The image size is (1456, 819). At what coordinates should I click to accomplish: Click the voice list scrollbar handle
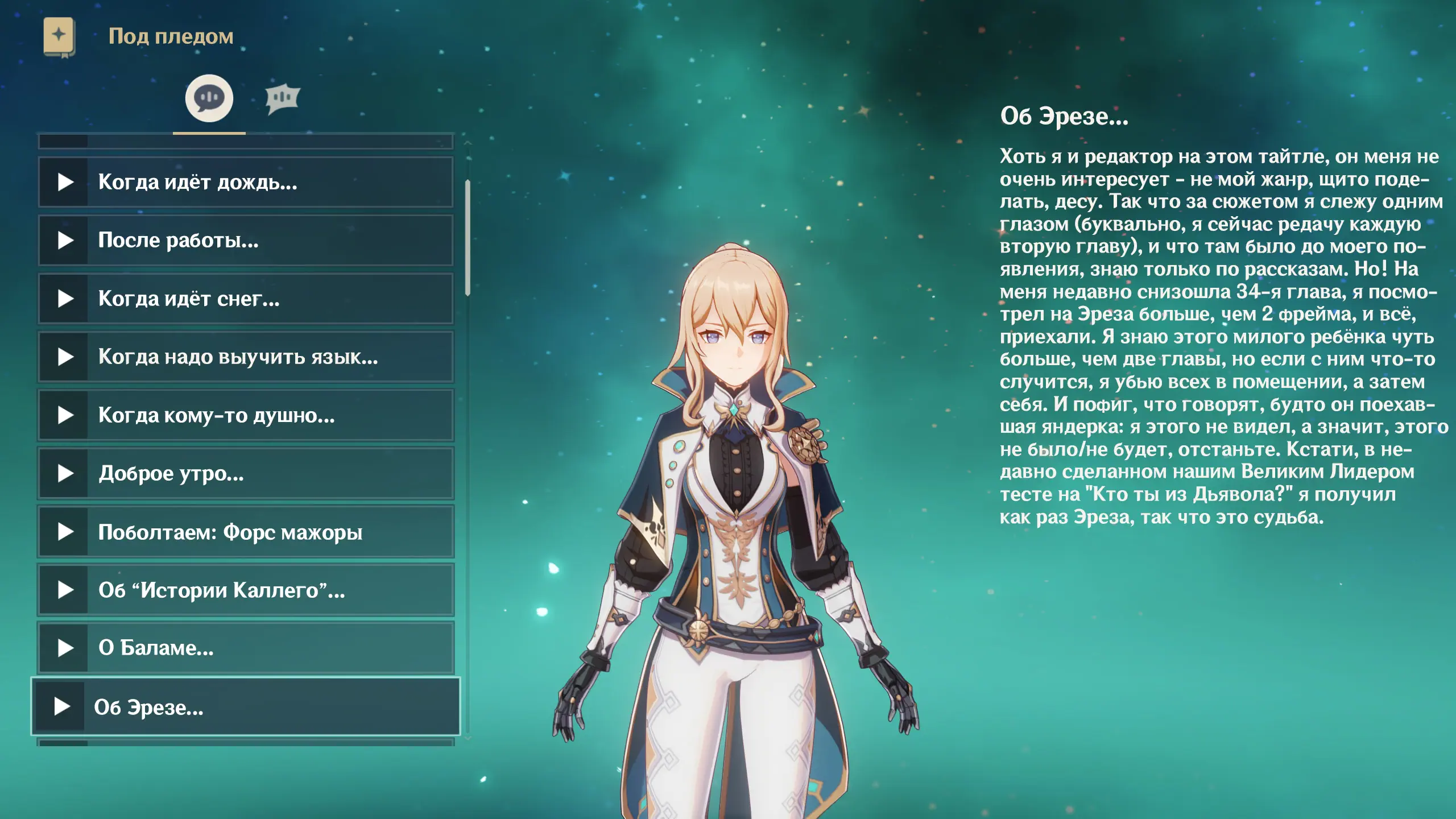click(468, 238)
